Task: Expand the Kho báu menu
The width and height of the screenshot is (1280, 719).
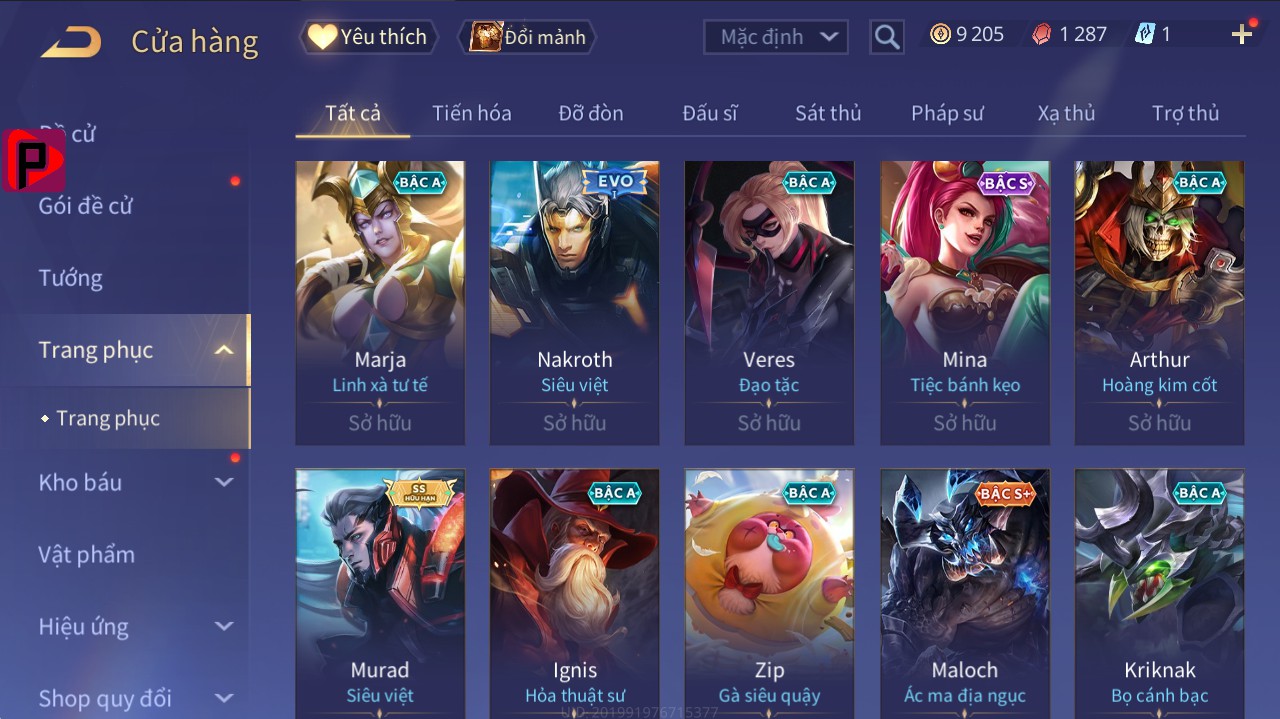Action: (x=134, y=482)
